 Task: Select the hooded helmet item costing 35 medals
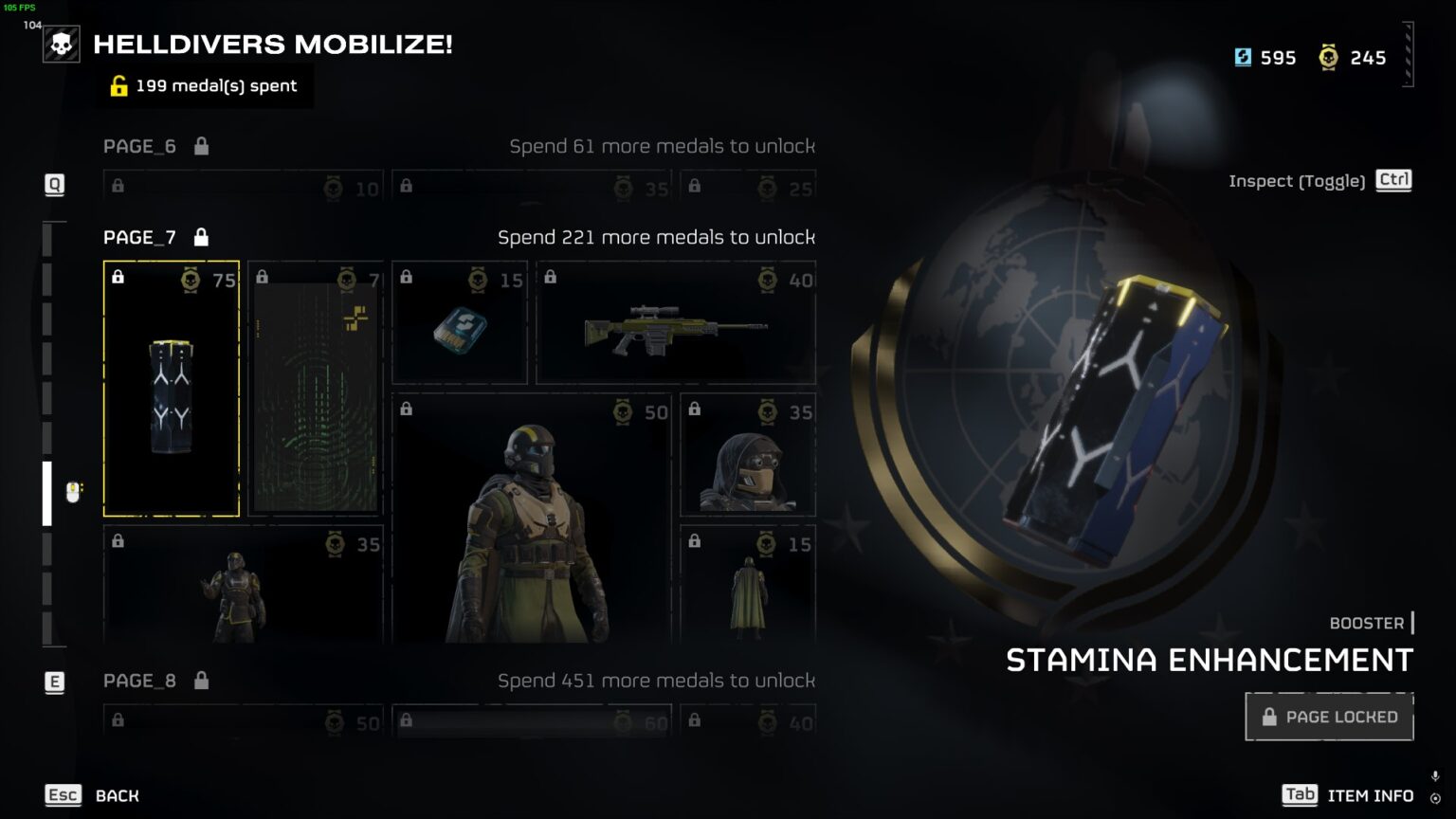[747, 453]
